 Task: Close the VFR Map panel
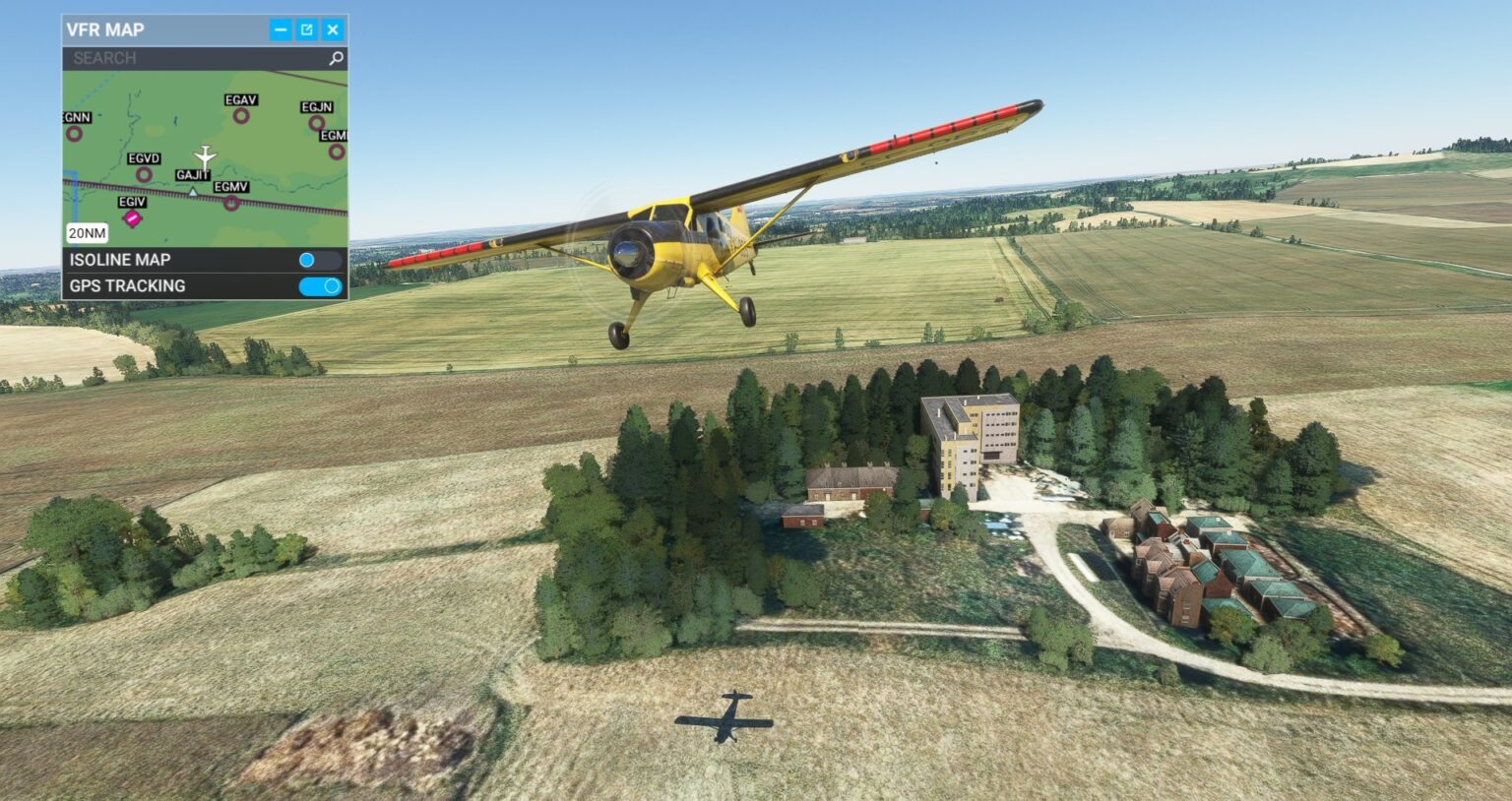point(334,30)
